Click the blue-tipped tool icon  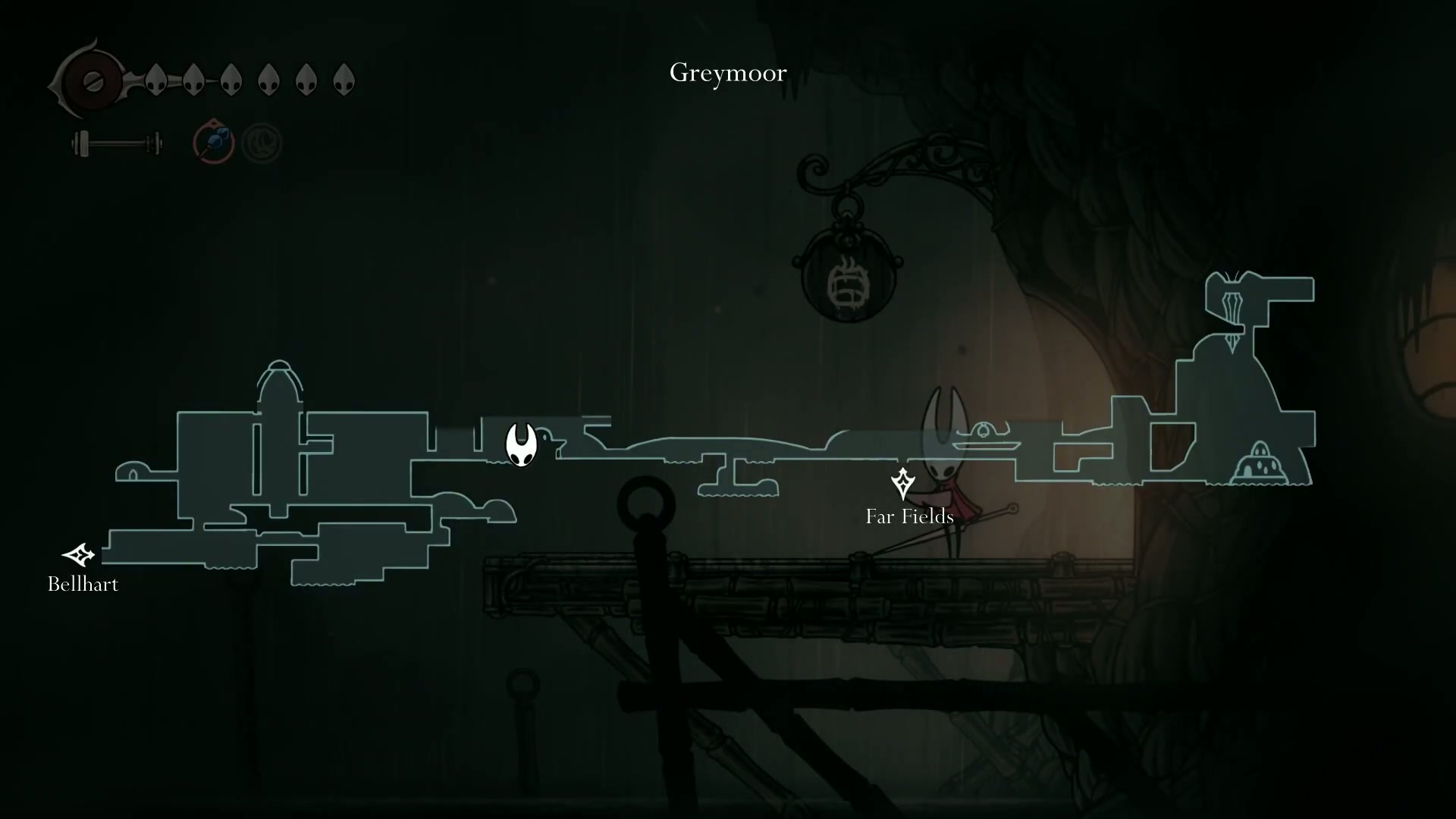tap(213, 142)
